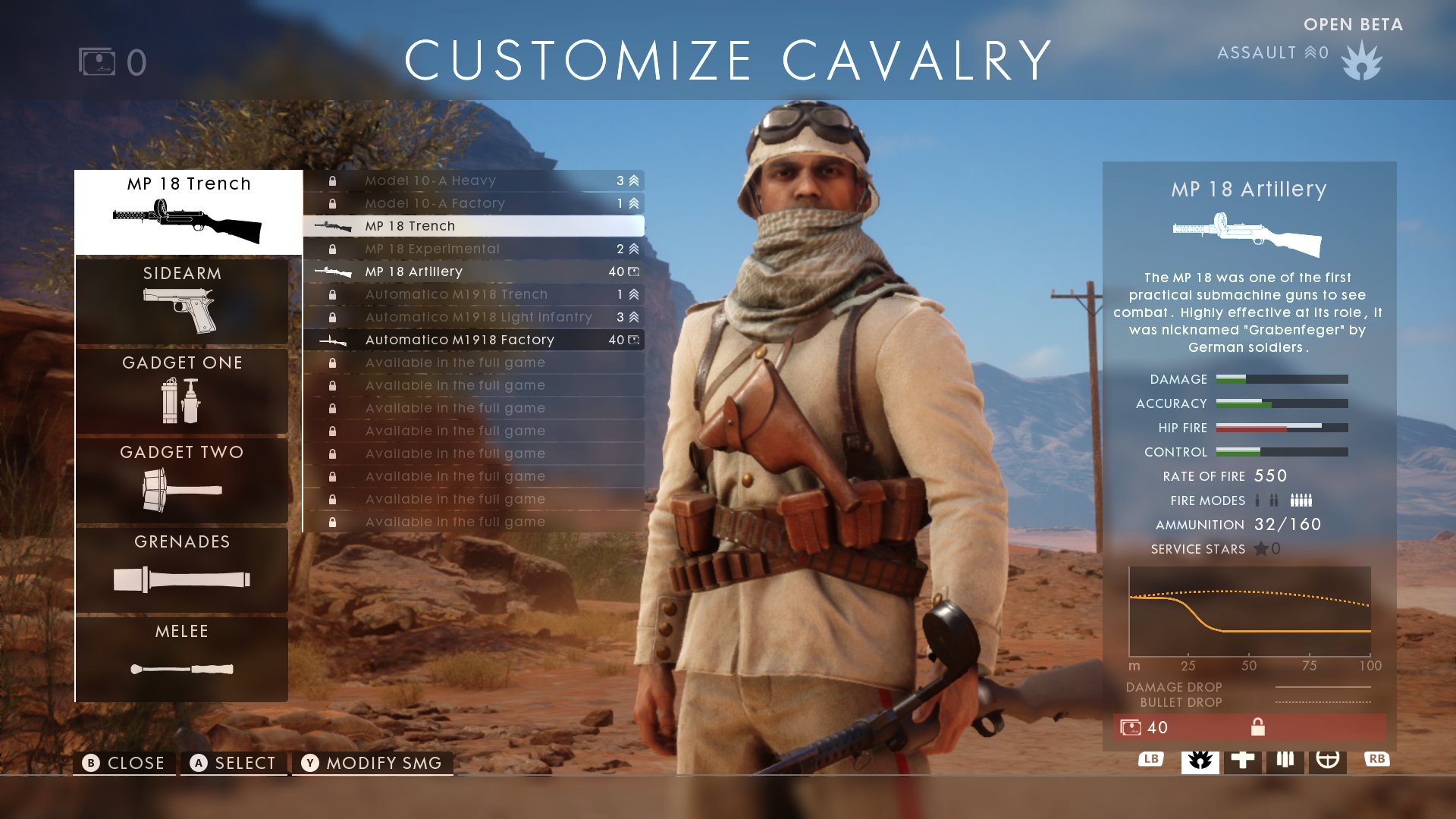Choose the Gadget Two slot
The image size is (1456, 819).
(x=182, y=479)
